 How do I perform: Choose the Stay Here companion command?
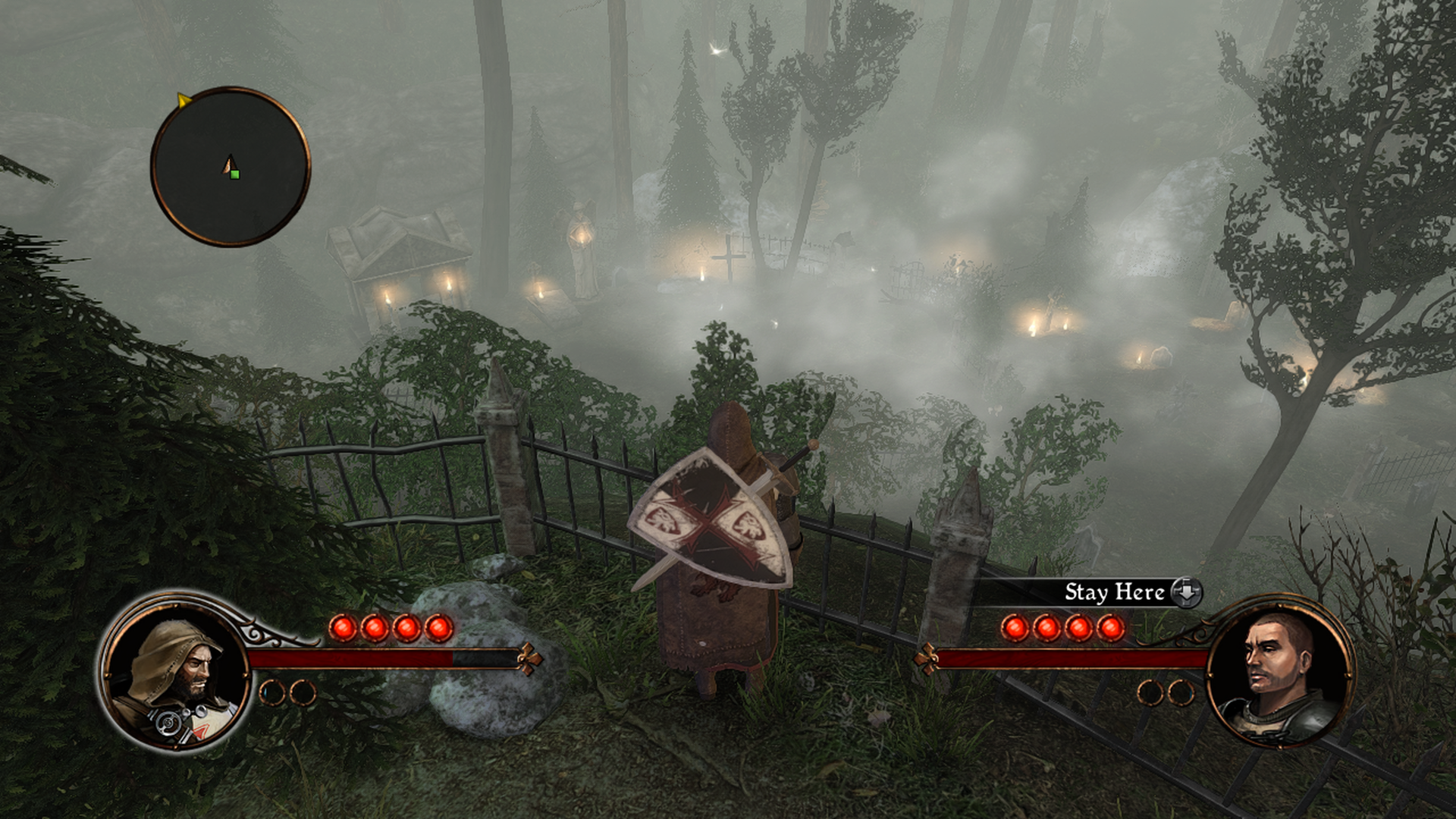click(x=1114, y=592)
